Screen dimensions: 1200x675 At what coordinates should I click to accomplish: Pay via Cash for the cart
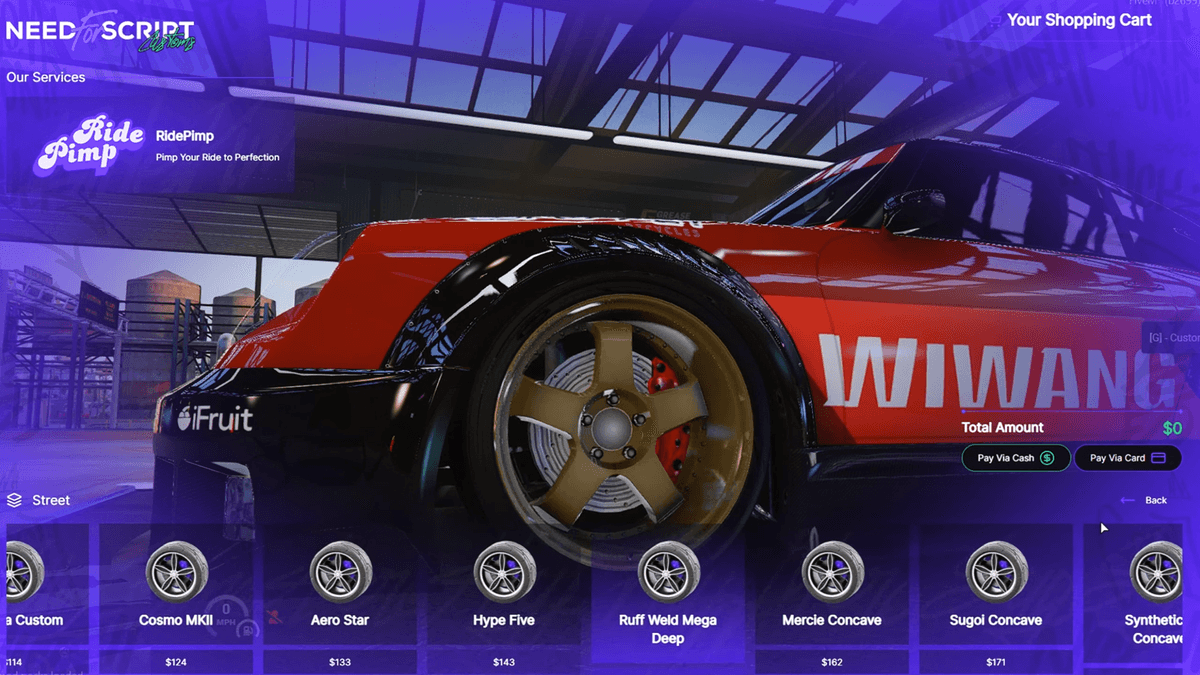click(x=1016, y=458)
